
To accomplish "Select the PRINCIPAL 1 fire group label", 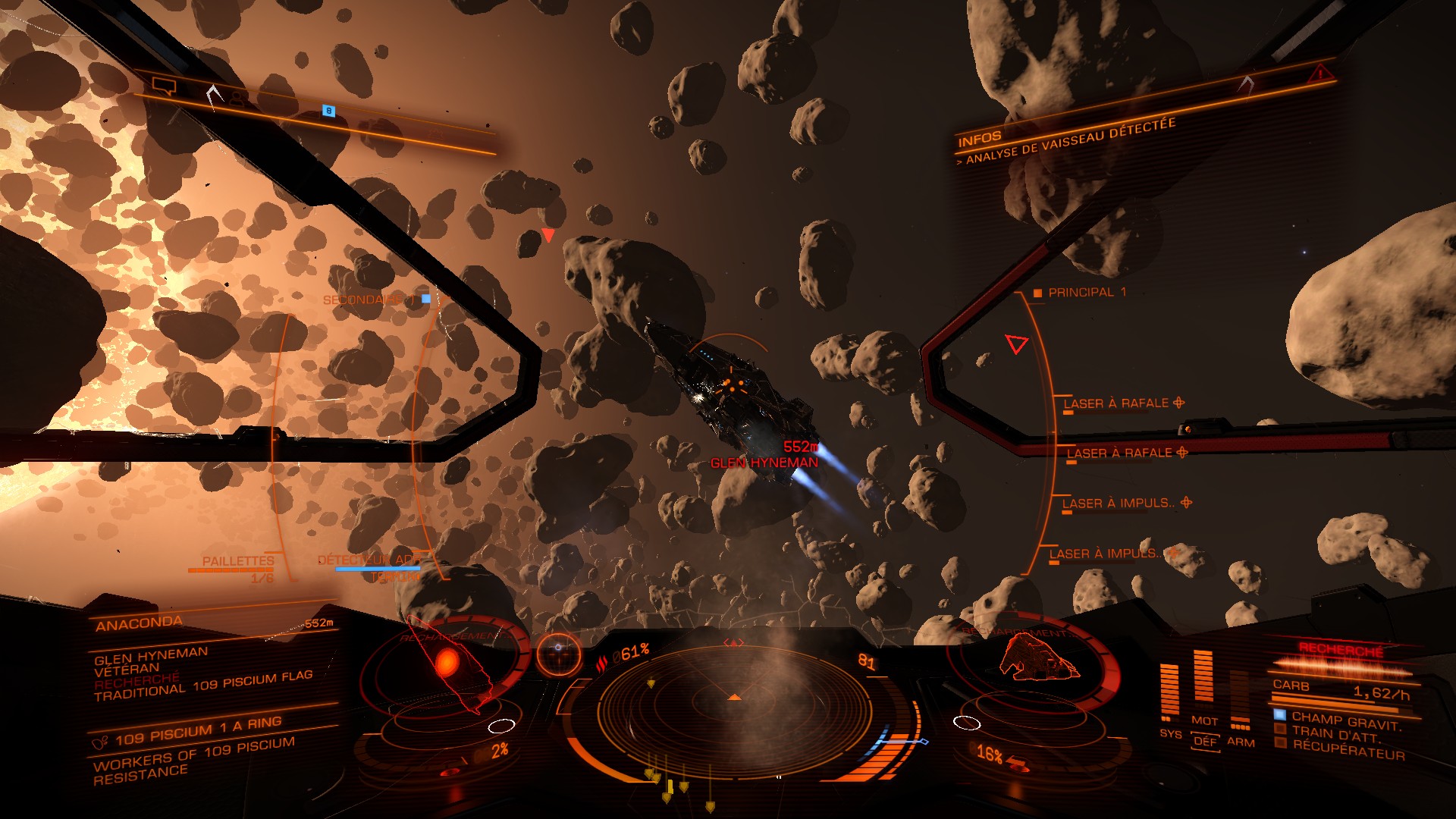I will tap(1086, 293).
